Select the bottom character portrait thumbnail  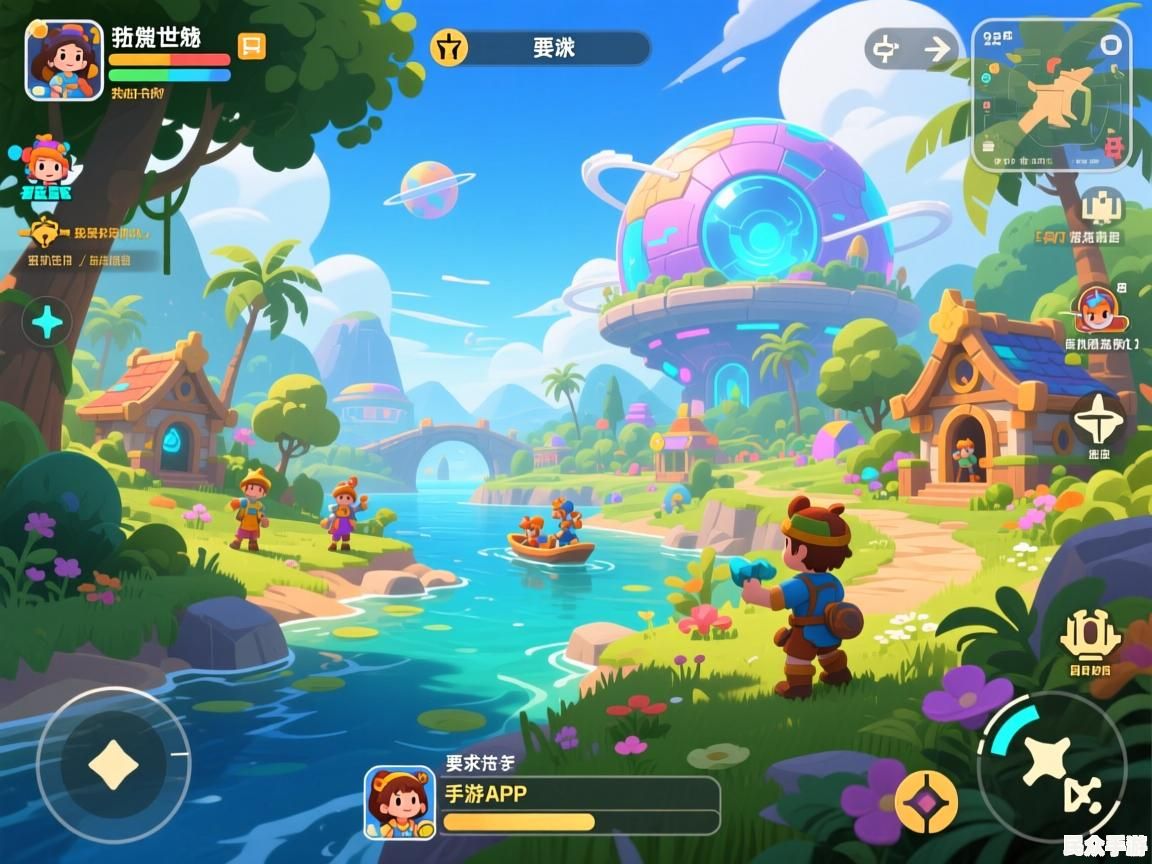(x=400, y=802)
